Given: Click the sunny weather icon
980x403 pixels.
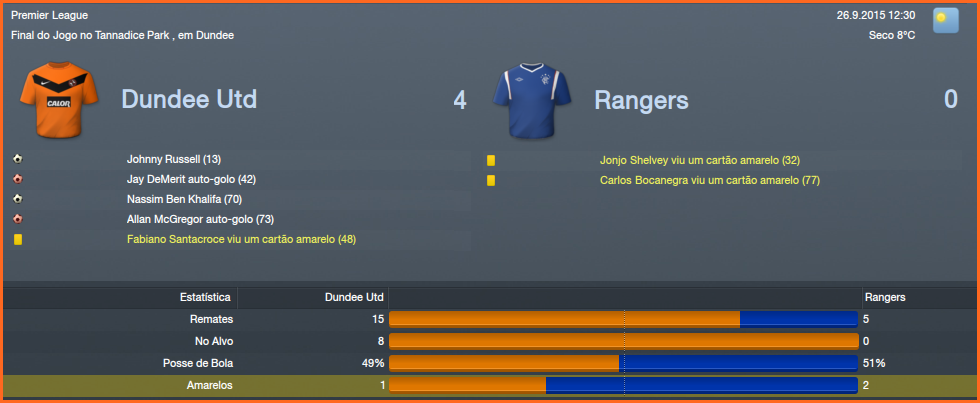Looking at the screenshot, I should pos(945,21).
